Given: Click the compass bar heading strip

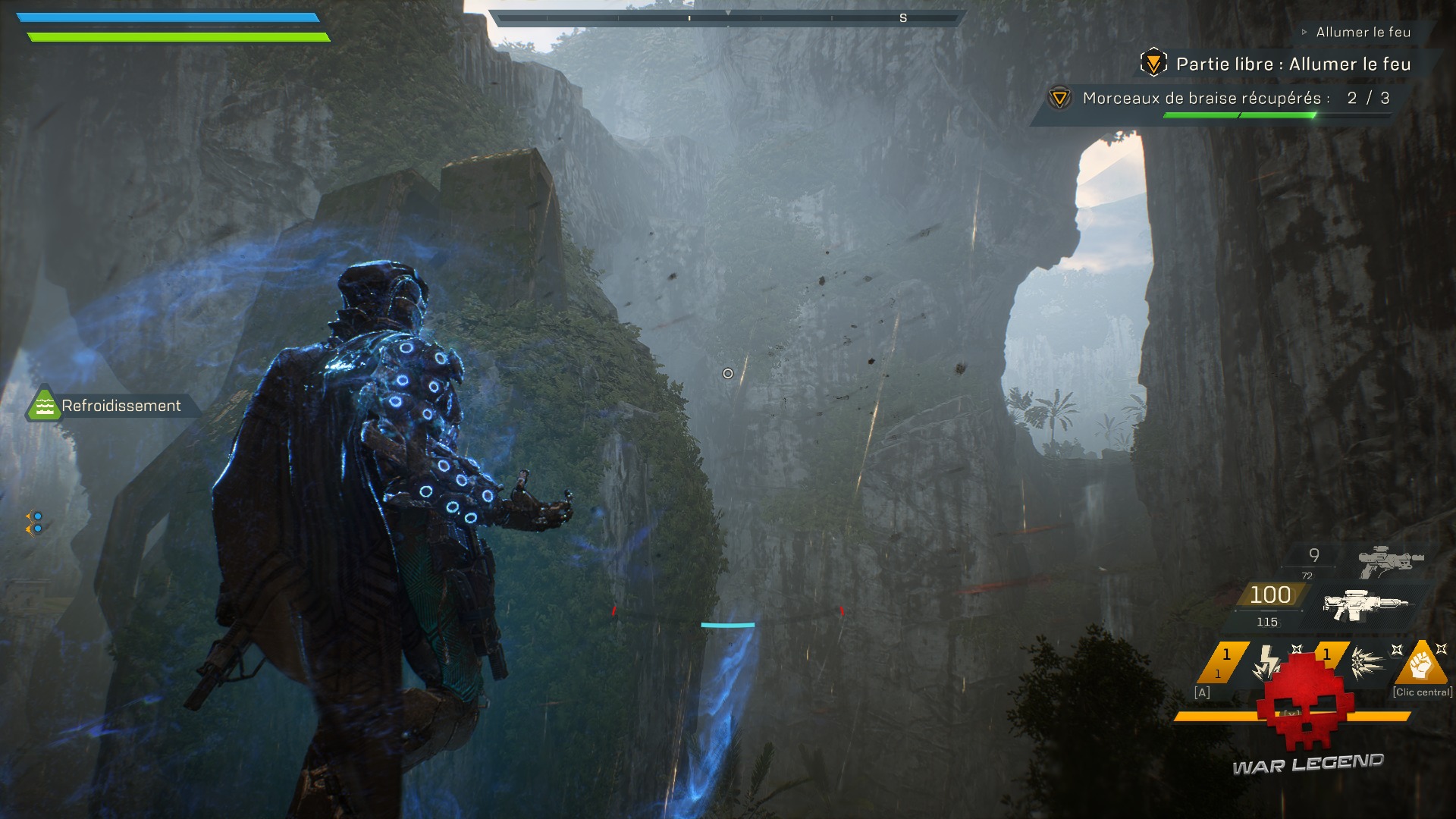Looking at the screenshot, I should [x=727, y=18].
